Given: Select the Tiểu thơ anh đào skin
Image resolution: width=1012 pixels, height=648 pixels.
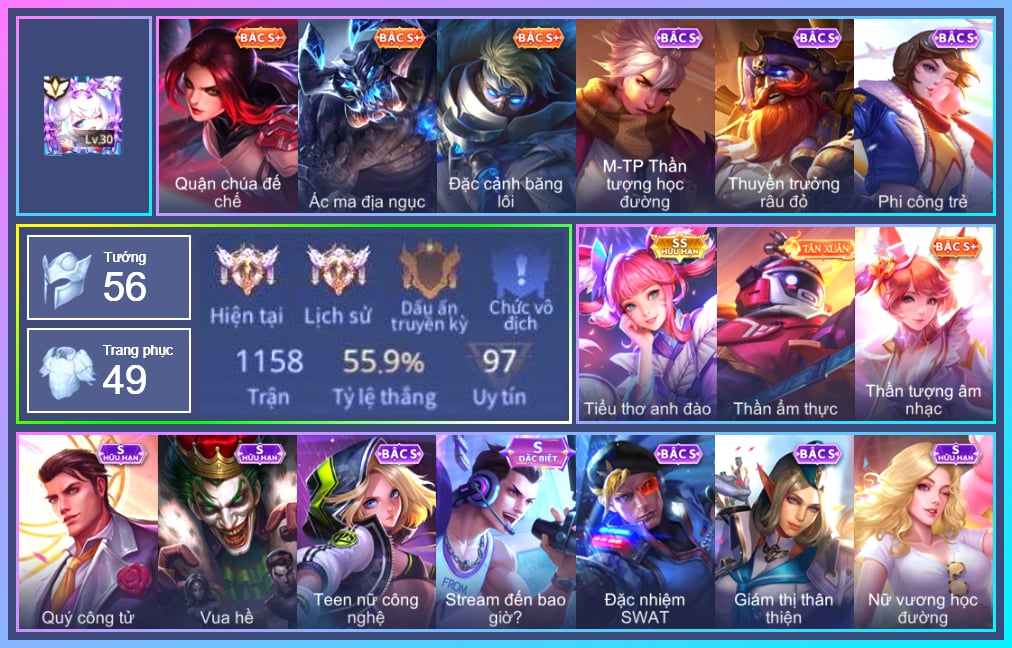Looking at the screenshot, I should click(x=647, y=323).
